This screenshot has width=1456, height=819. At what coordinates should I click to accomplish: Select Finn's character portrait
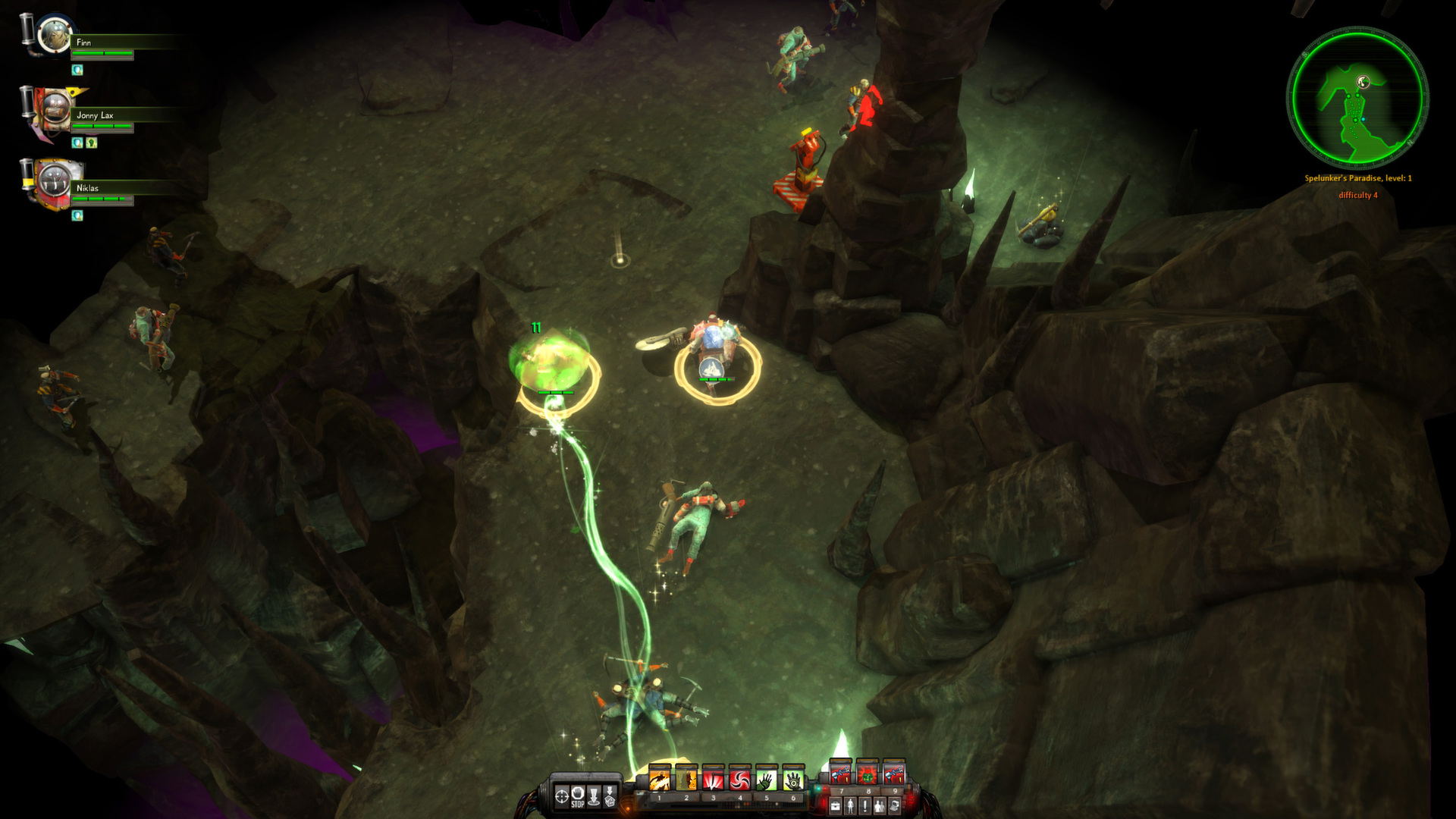click(54, 34)
